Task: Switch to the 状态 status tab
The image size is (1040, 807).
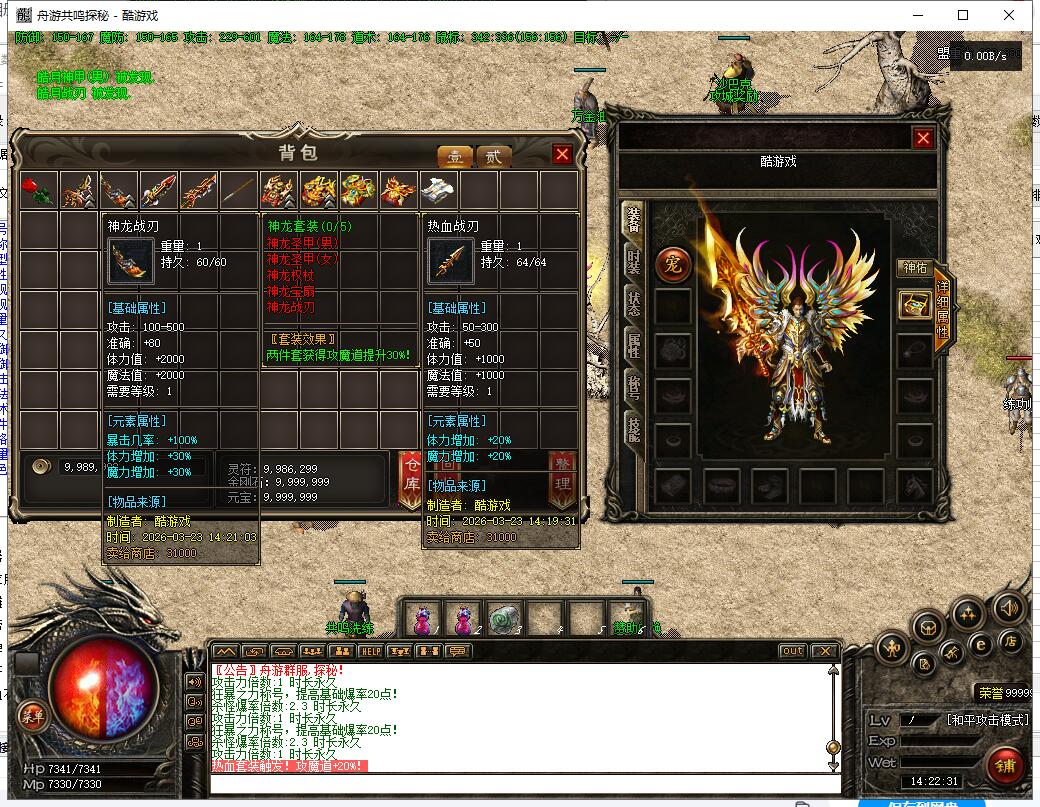Action: tap(633, 304)
